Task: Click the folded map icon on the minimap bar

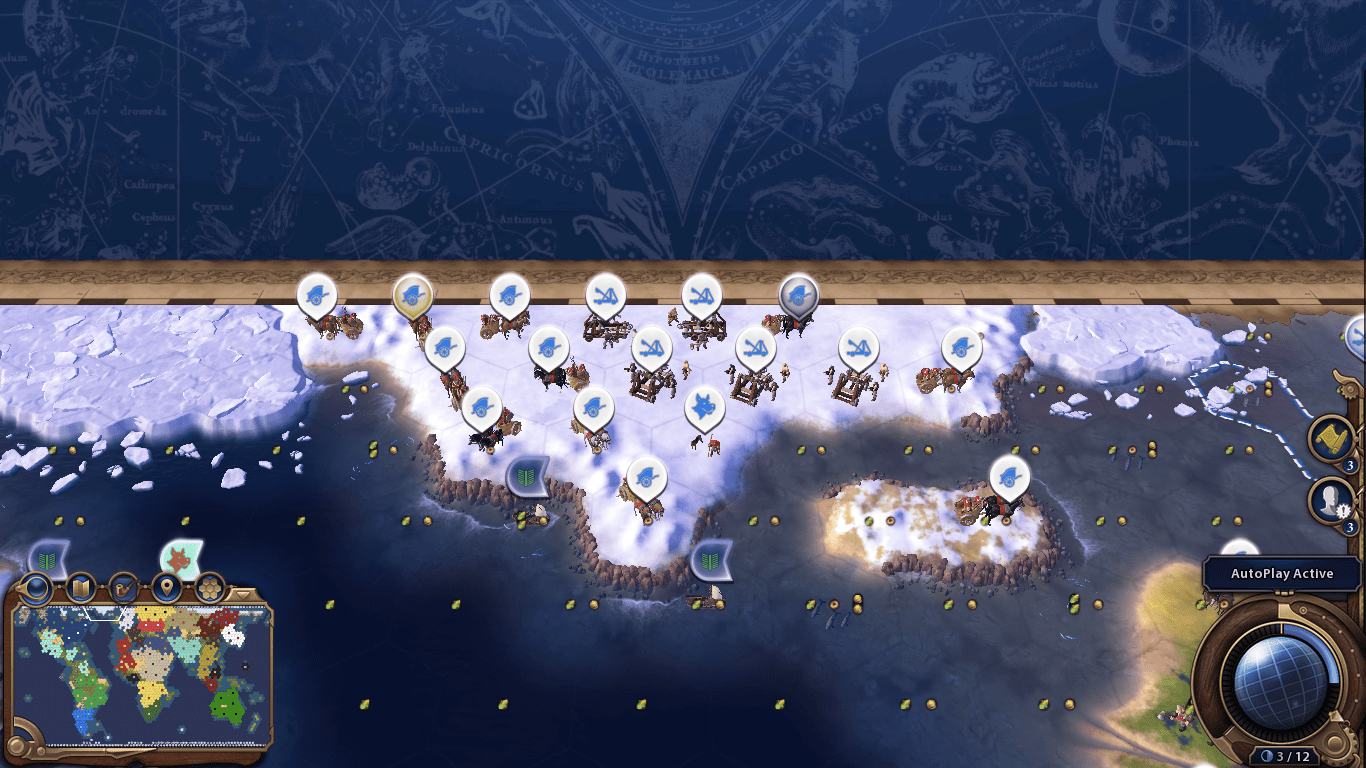Action: [80, 587]
